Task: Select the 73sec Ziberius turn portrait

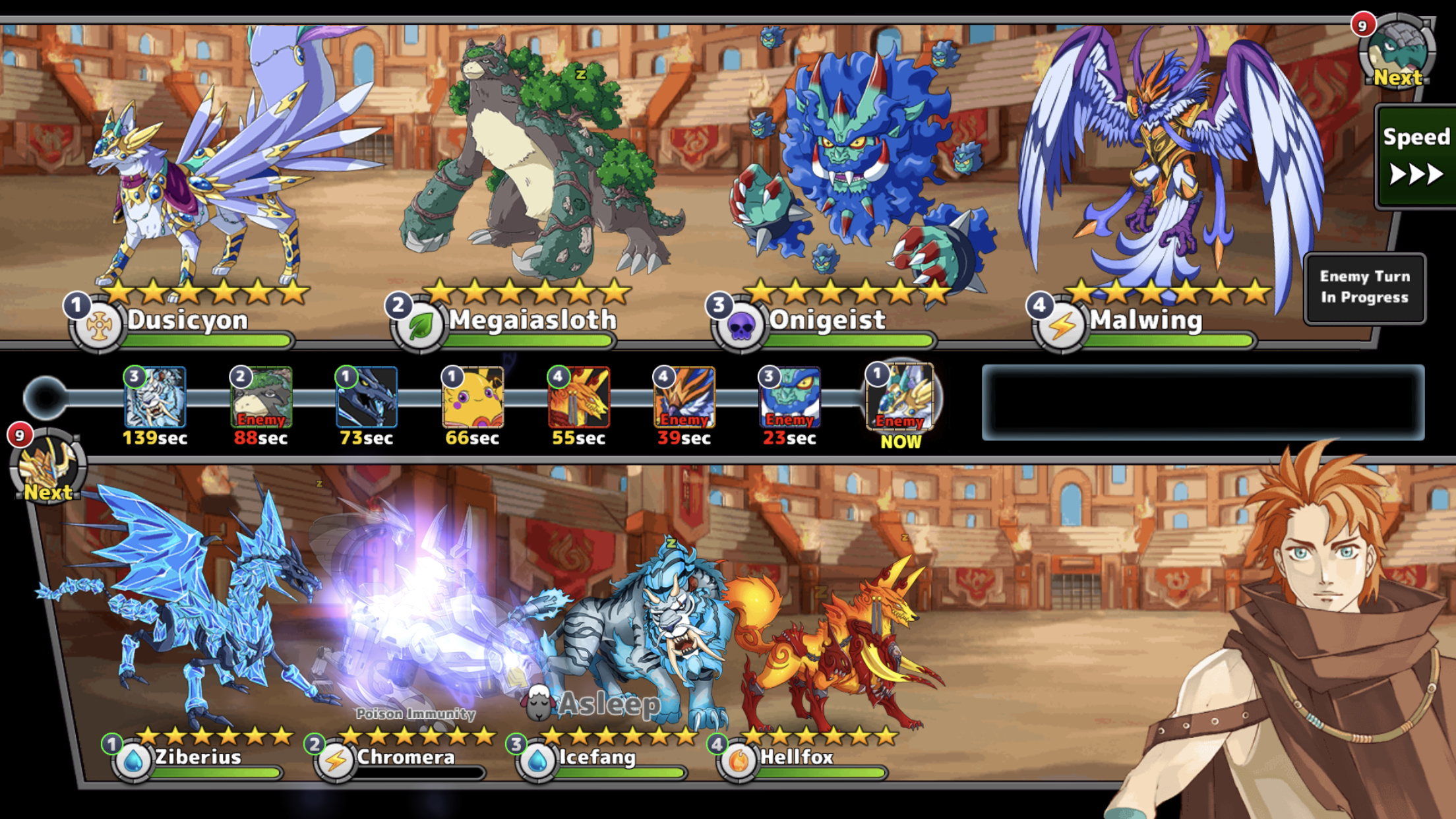Action: coord(367,398)
